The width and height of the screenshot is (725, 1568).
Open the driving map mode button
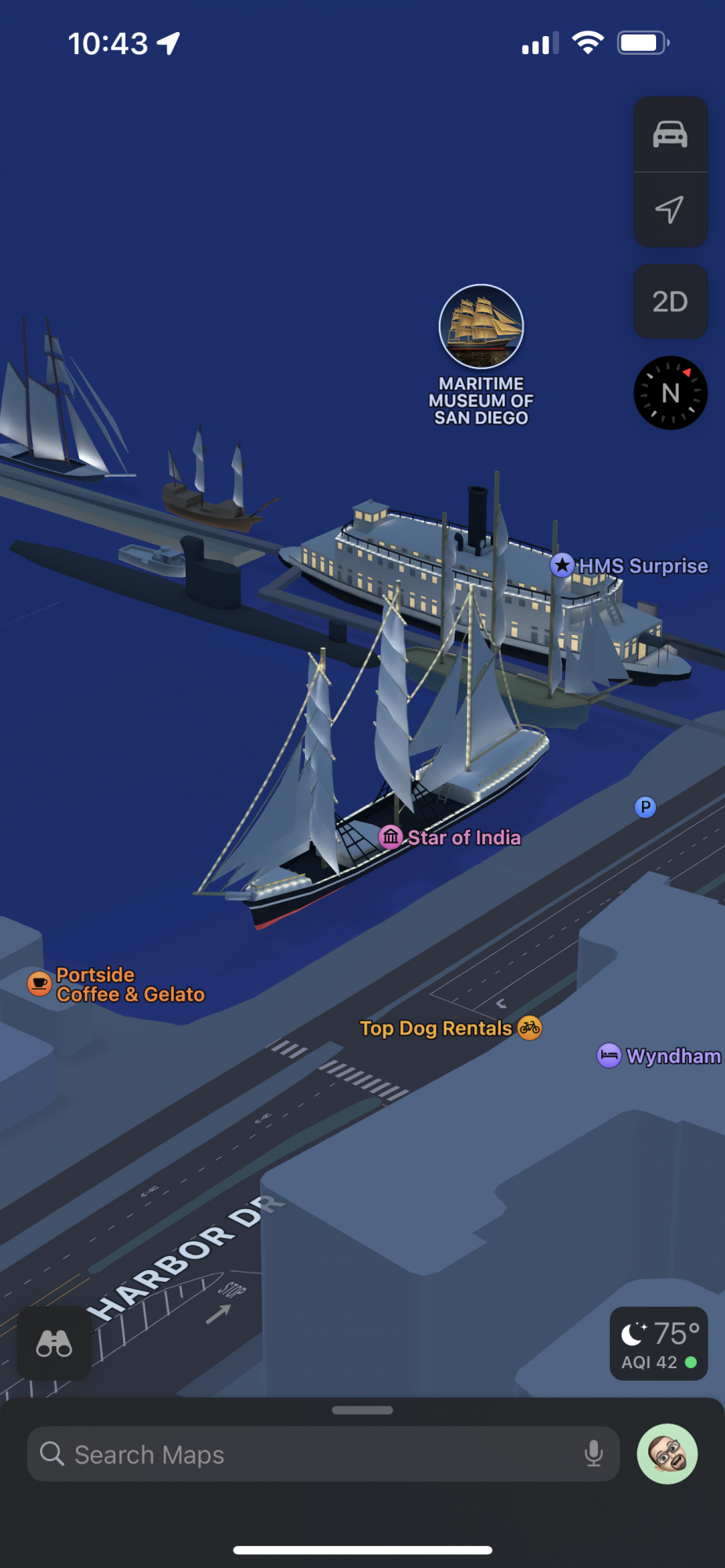670,135
